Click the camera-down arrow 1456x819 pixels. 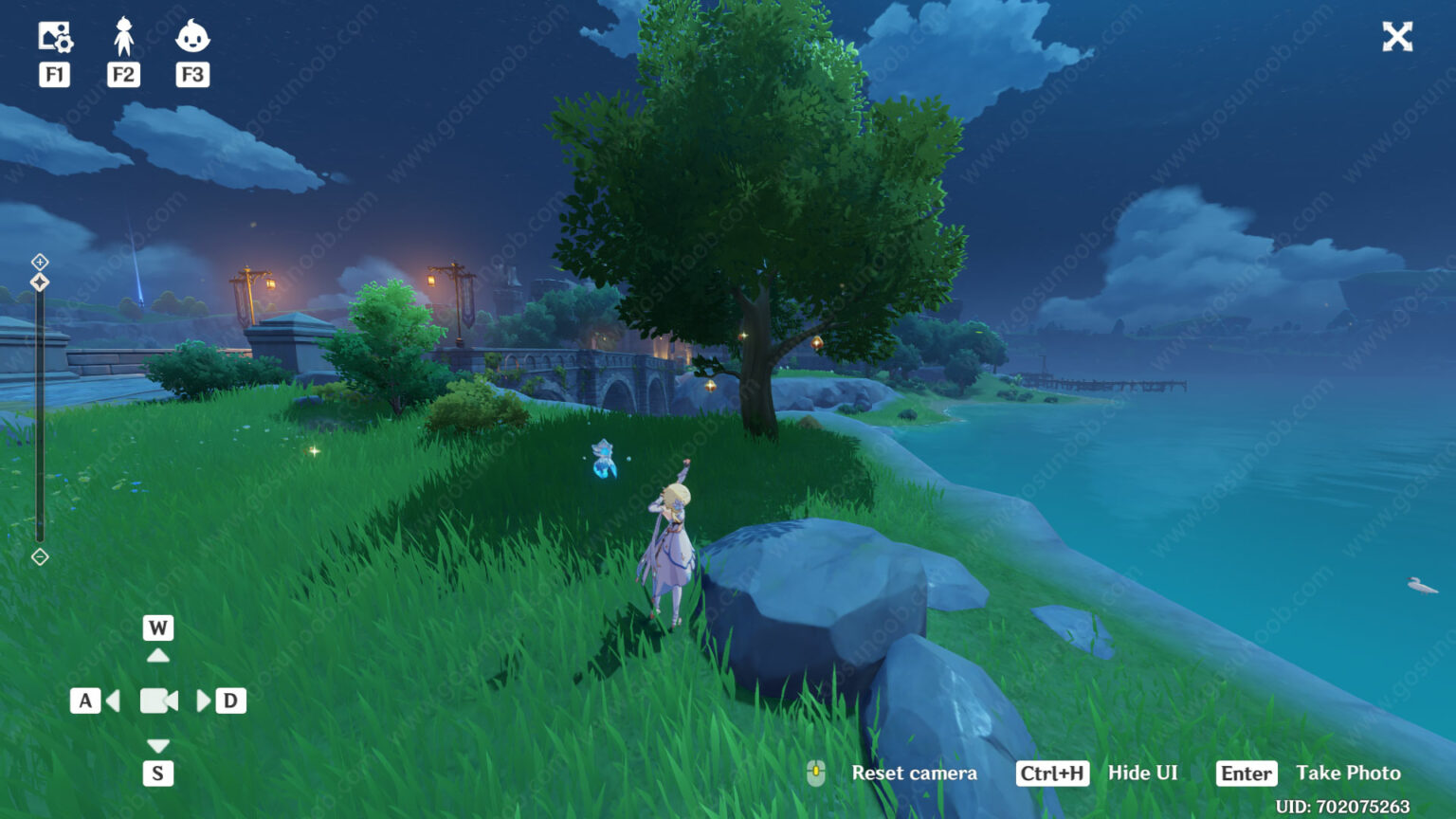pyautogui.click(x=158, y=746)
